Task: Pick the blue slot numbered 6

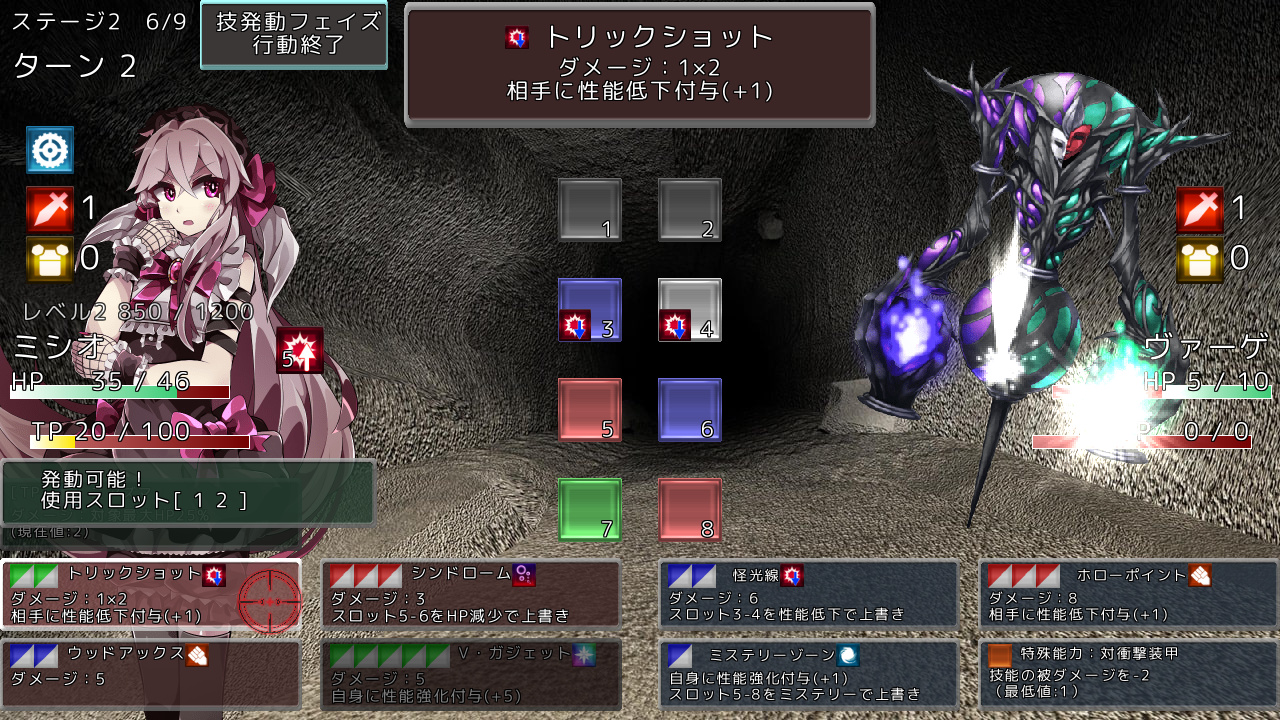Action: tap(689, 410)
